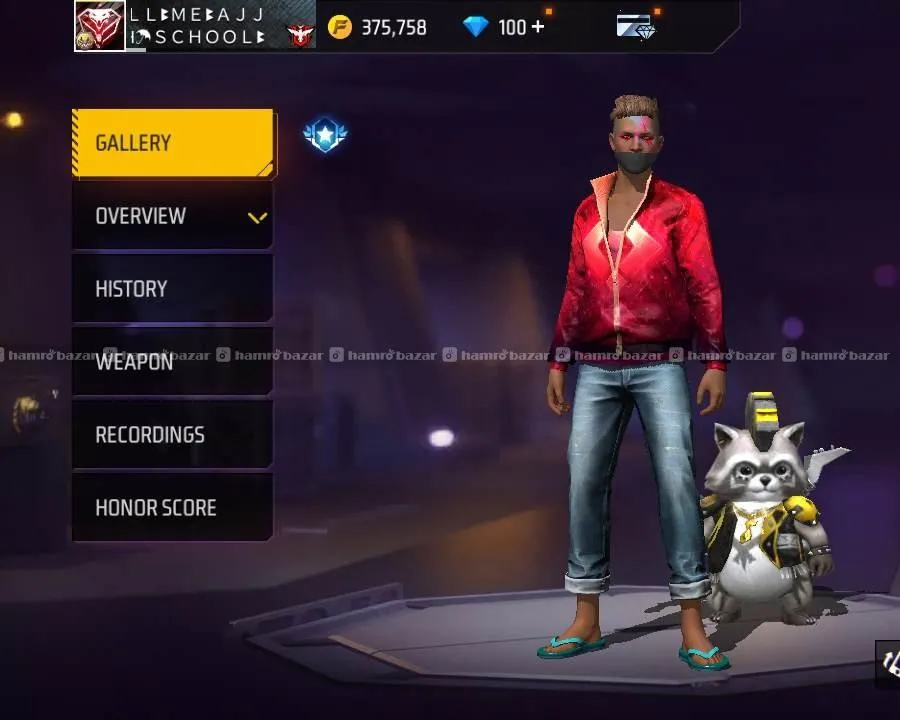Show the Recordings section

pyautogui.click(x=173, y=435)
